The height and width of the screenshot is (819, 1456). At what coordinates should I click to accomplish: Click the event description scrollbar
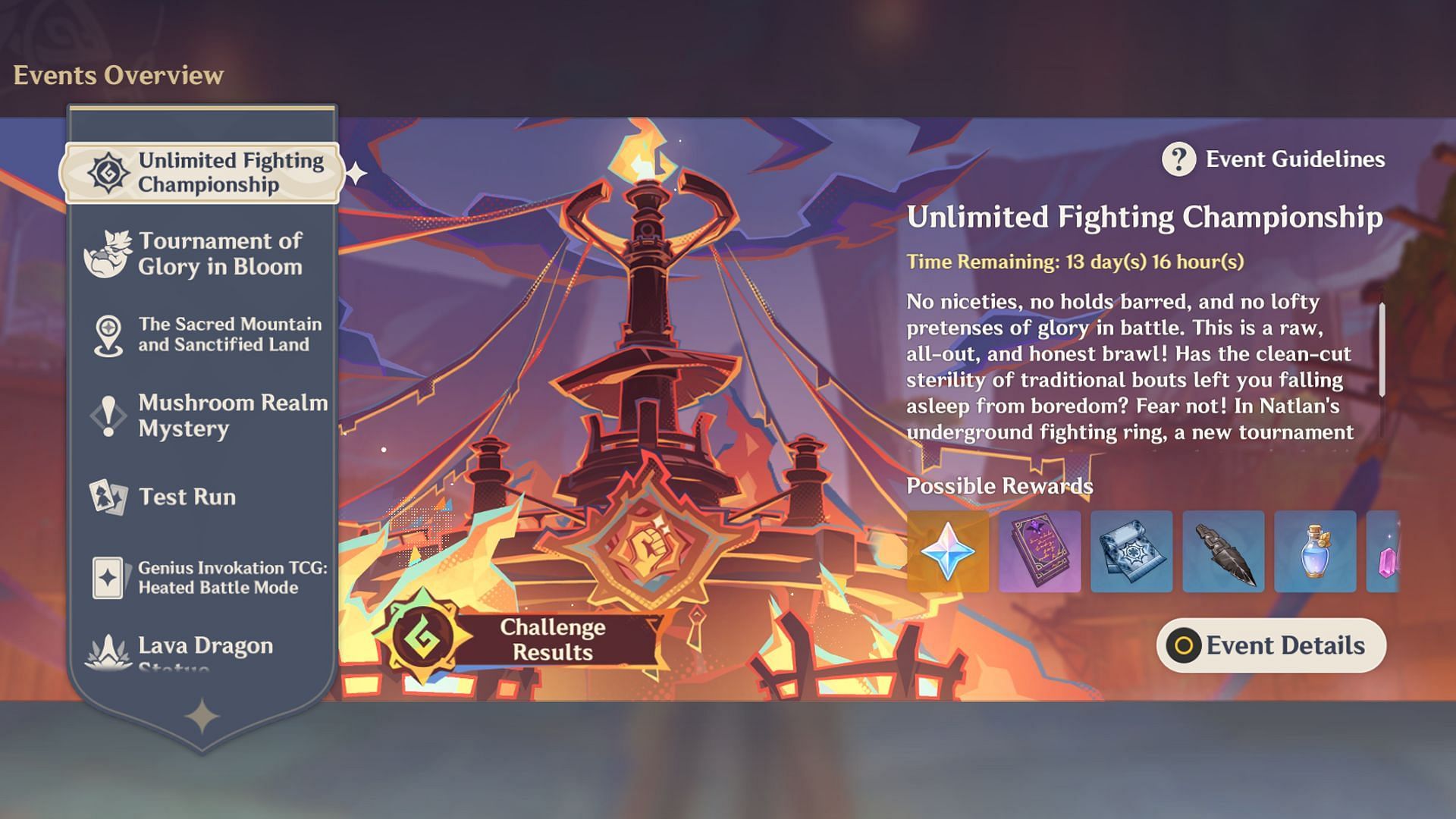tap(1382, 350)
